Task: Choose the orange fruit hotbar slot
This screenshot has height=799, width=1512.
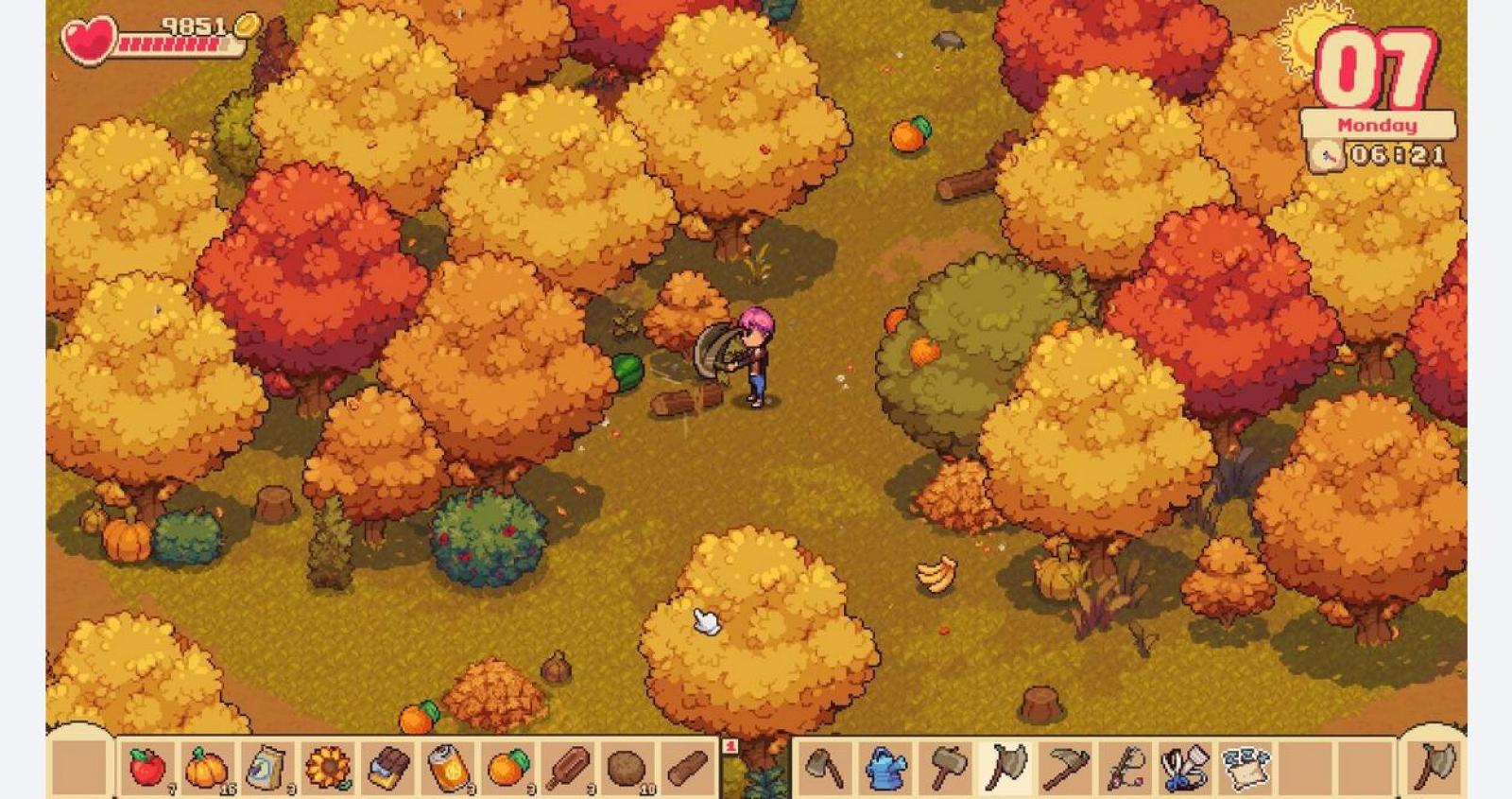Action: pyautogui.click(x=509, y=767)
